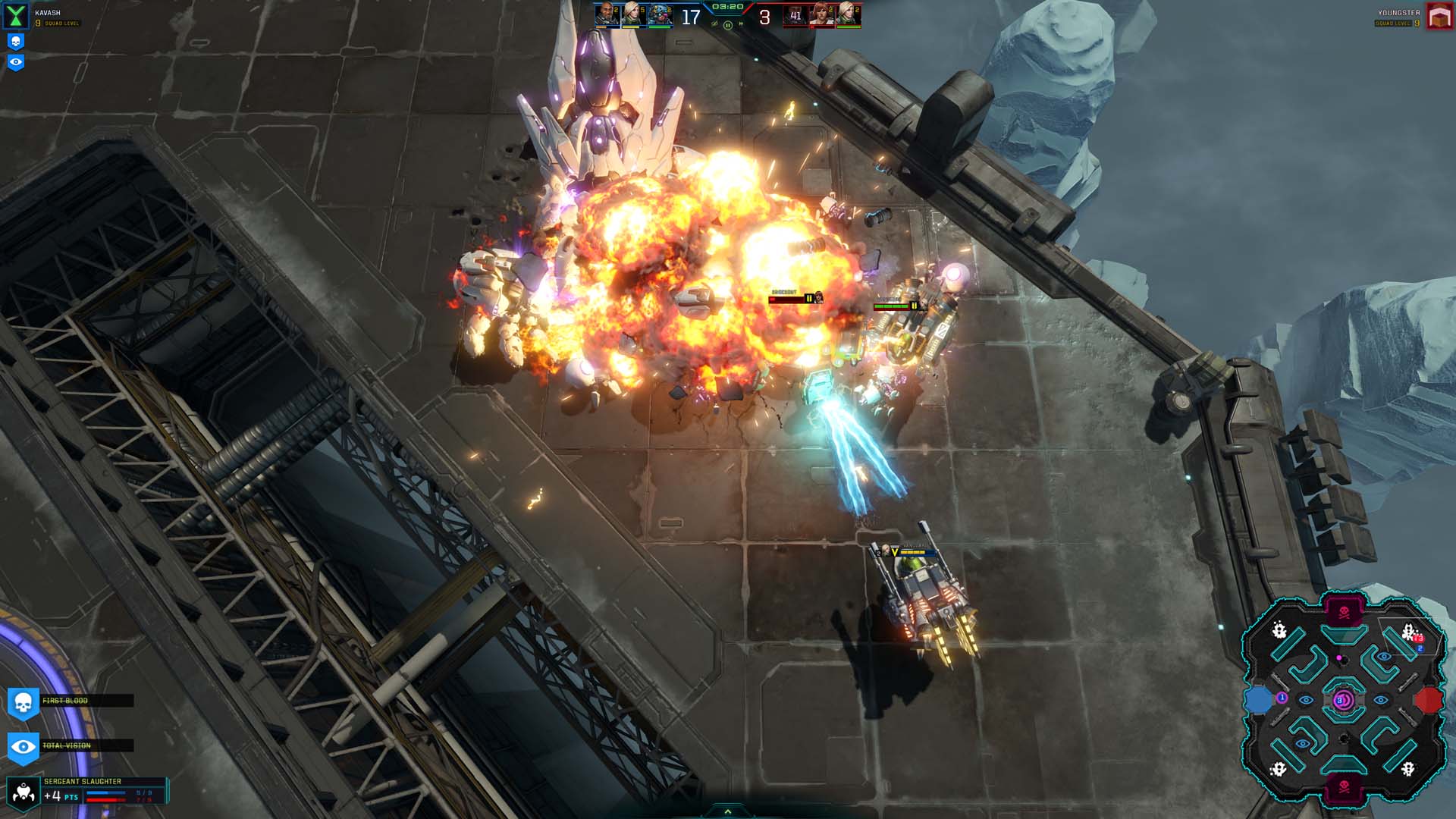Open Kavash's green faction emblem
Screen dimensions: 1456x819
tap(16, 15)
